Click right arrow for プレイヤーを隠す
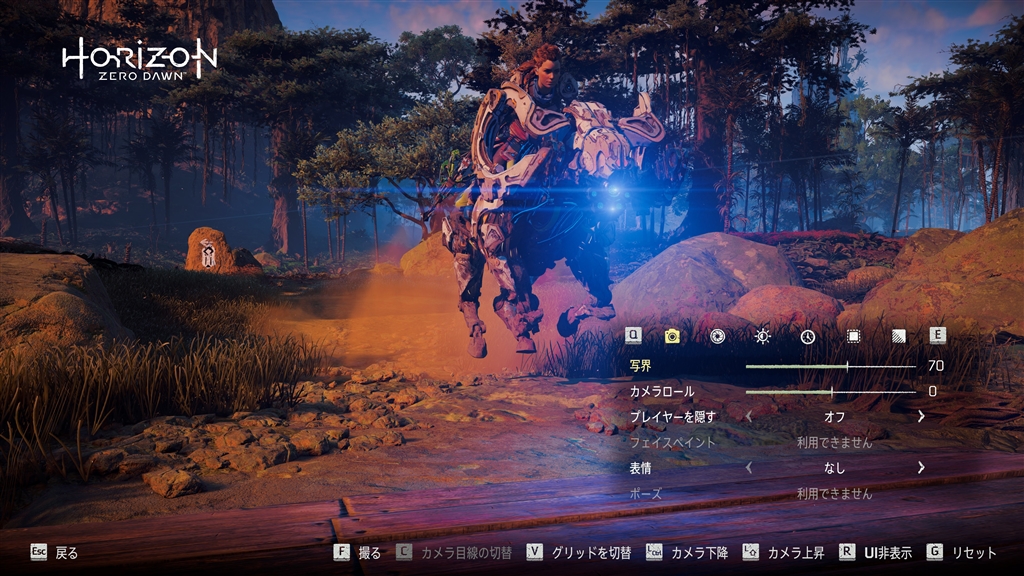The height and width of the screenshot is (576, 1024). click(x=920, y=416)
